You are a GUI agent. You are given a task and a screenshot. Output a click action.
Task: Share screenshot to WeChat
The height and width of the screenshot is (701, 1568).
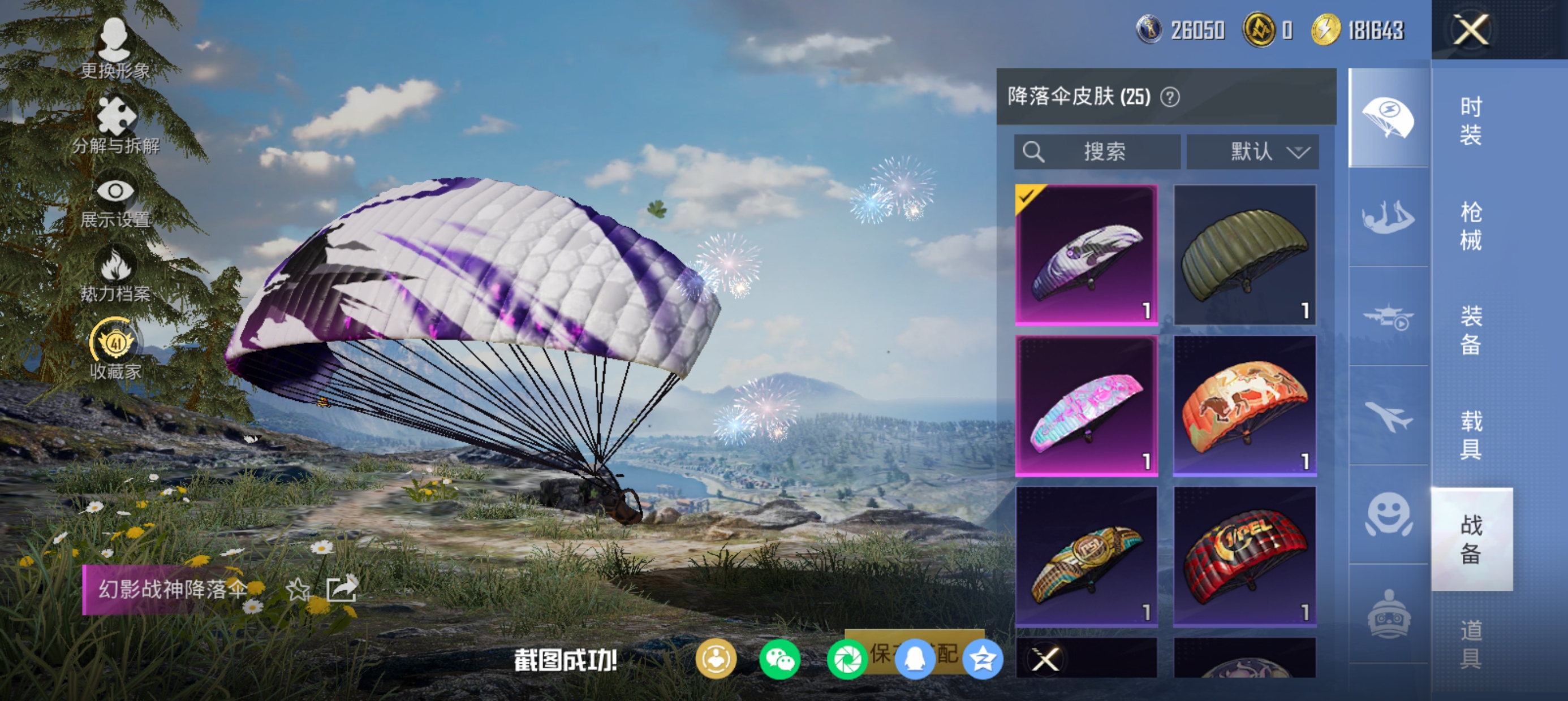(779, 660)
